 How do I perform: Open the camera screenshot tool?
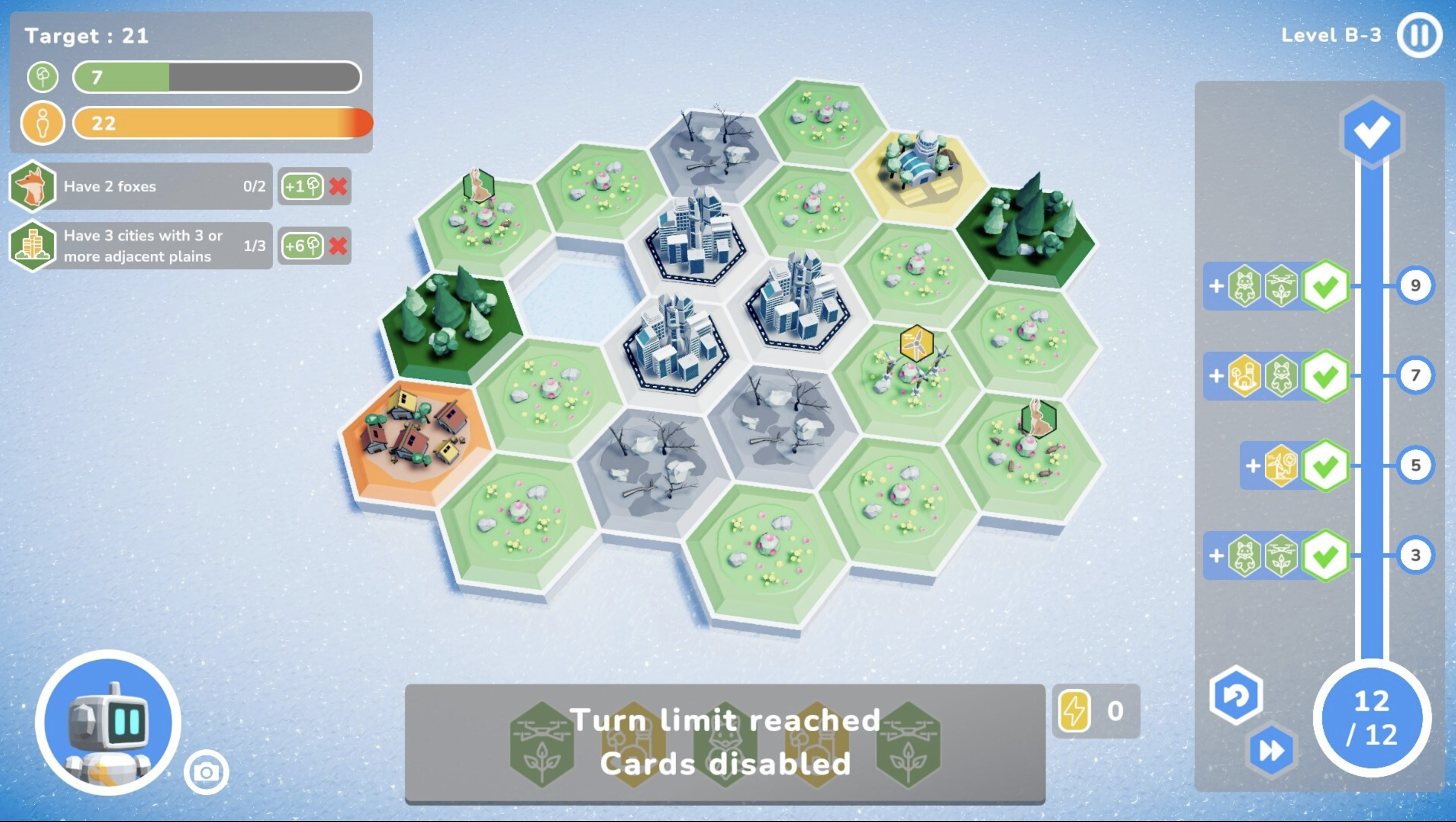(208, 771)
